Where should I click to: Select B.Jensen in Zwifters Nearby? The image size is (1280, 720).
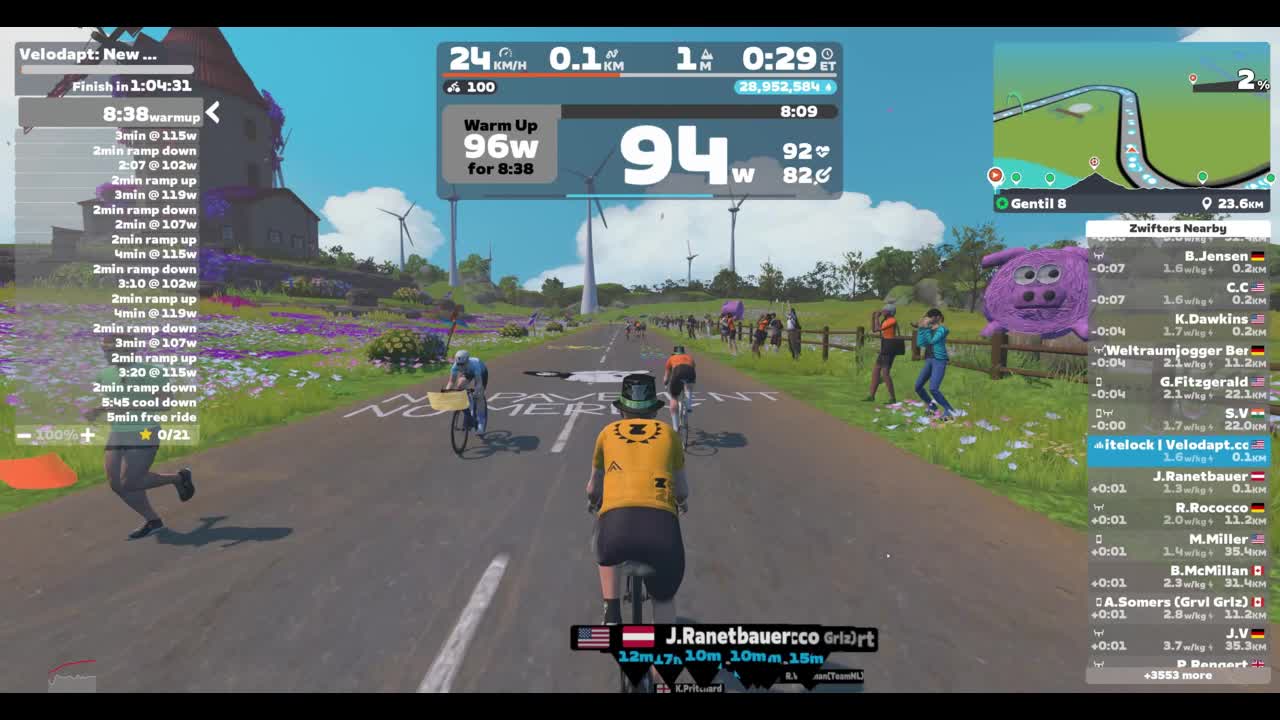point(1178,262)
